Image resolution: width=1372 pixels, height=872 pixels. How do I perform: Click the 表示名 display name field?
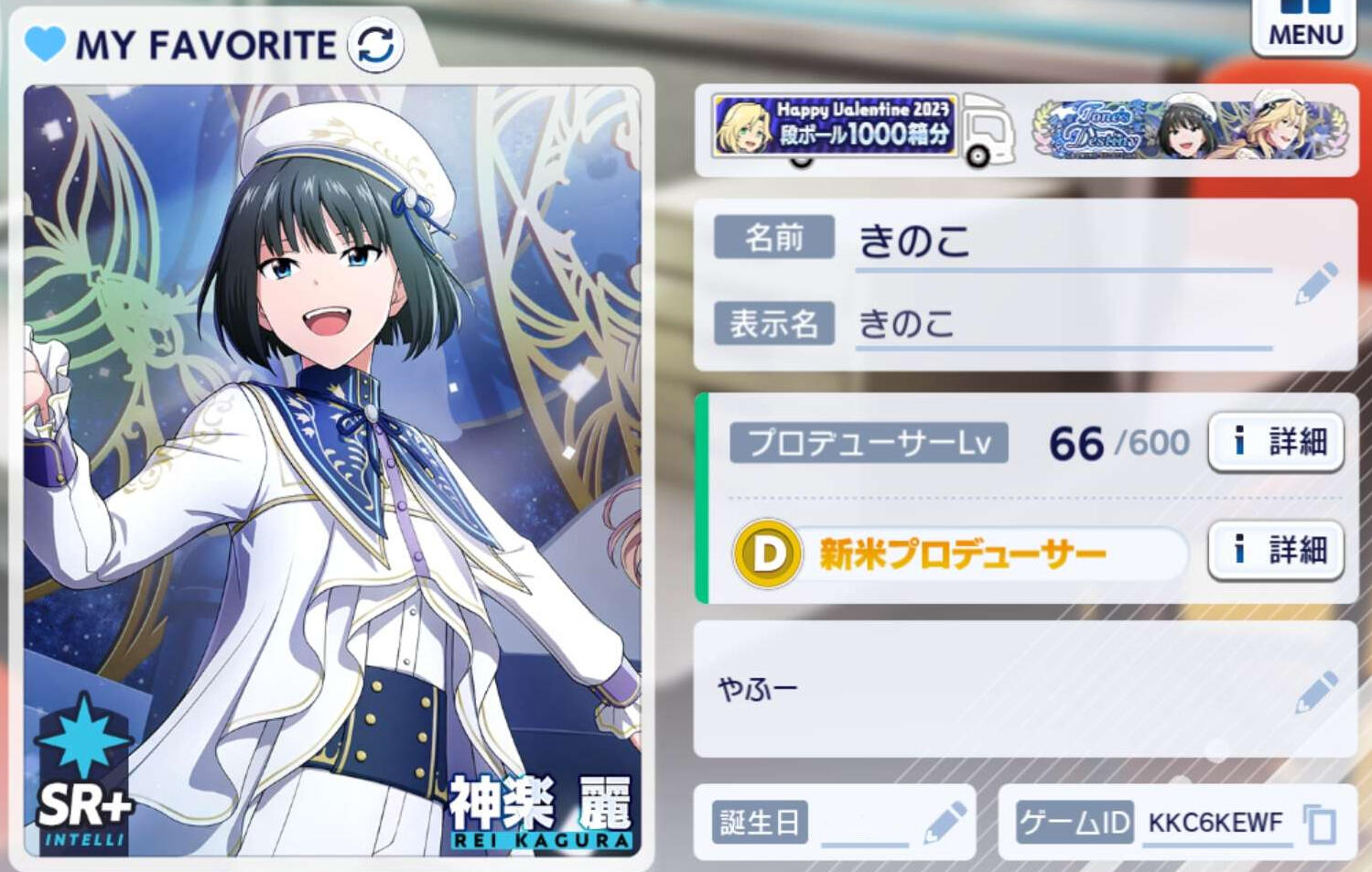tap(1062, 323)
